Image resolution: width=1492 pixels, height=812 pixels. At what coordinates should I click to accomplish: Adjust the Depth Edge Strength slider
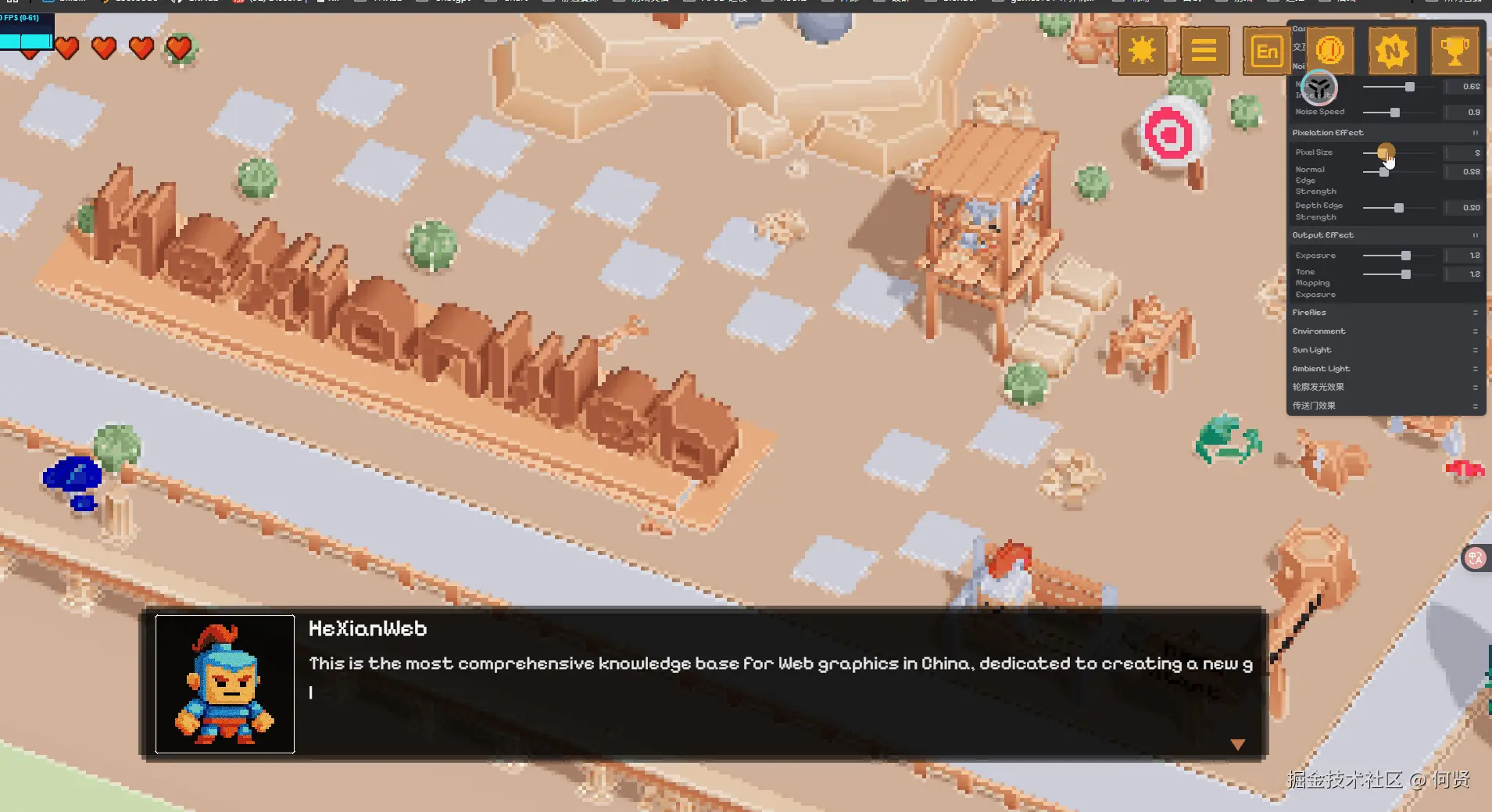(x=1399, y=208)
